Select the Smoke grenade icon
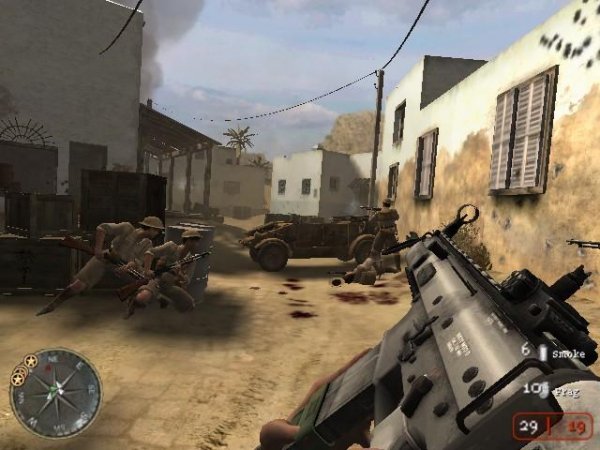The height and width of the screenshot is (450, 600). (x=542, y=352)
